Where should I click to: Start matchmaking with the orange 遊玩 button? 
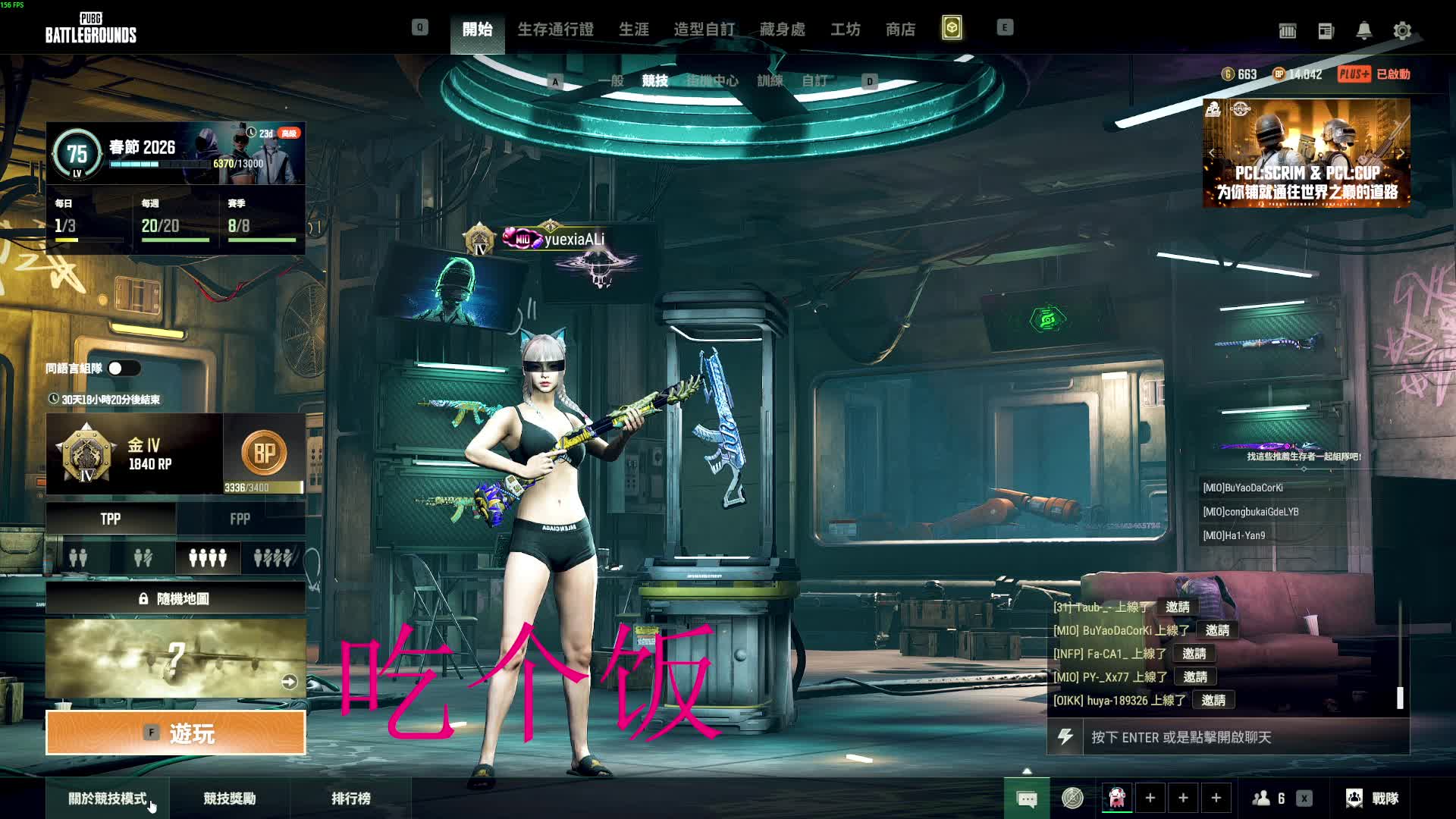click(x=176, y=733)
